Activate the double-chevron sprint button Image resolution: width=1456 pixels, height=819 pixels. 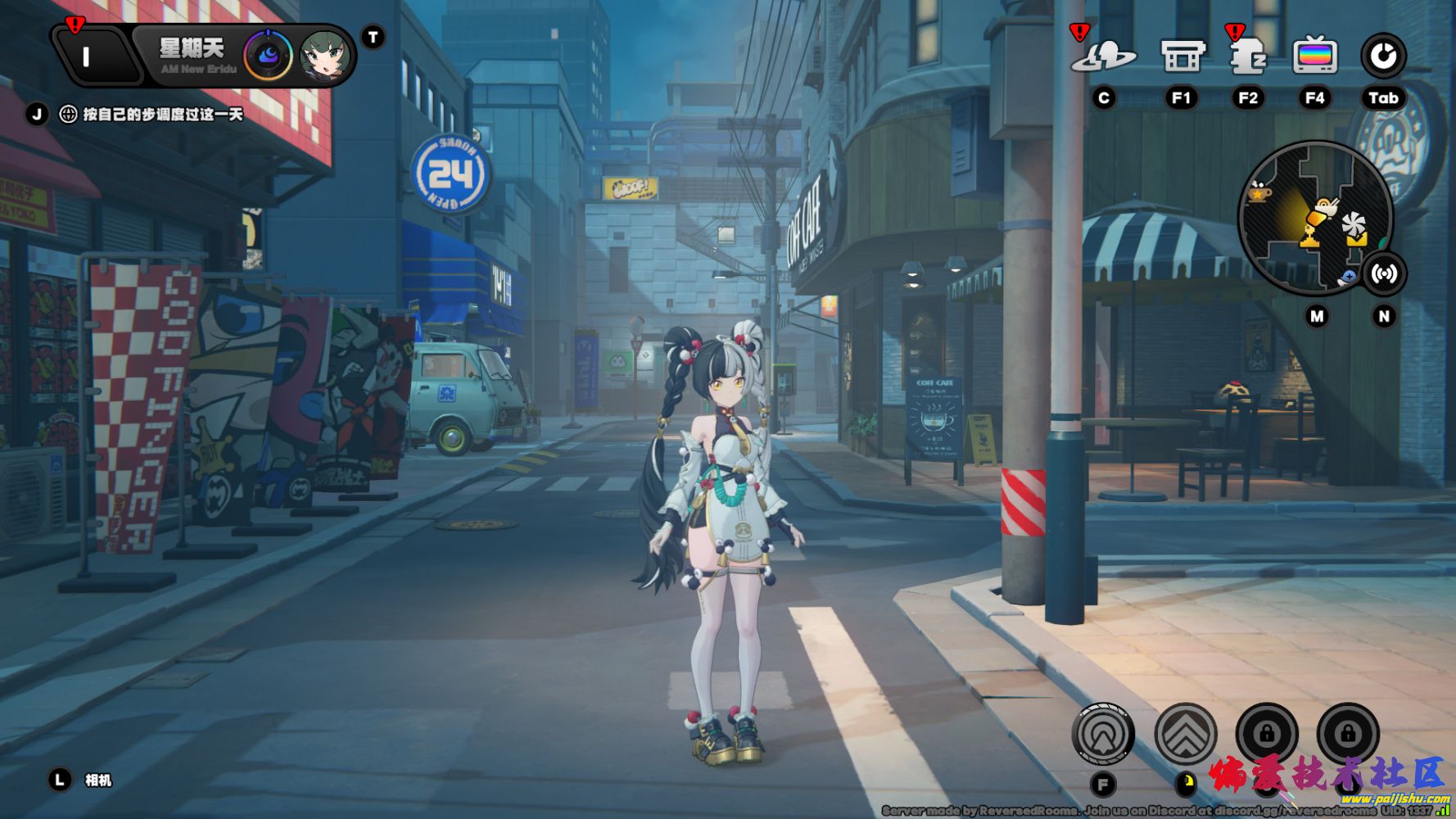click(1185, 734)
